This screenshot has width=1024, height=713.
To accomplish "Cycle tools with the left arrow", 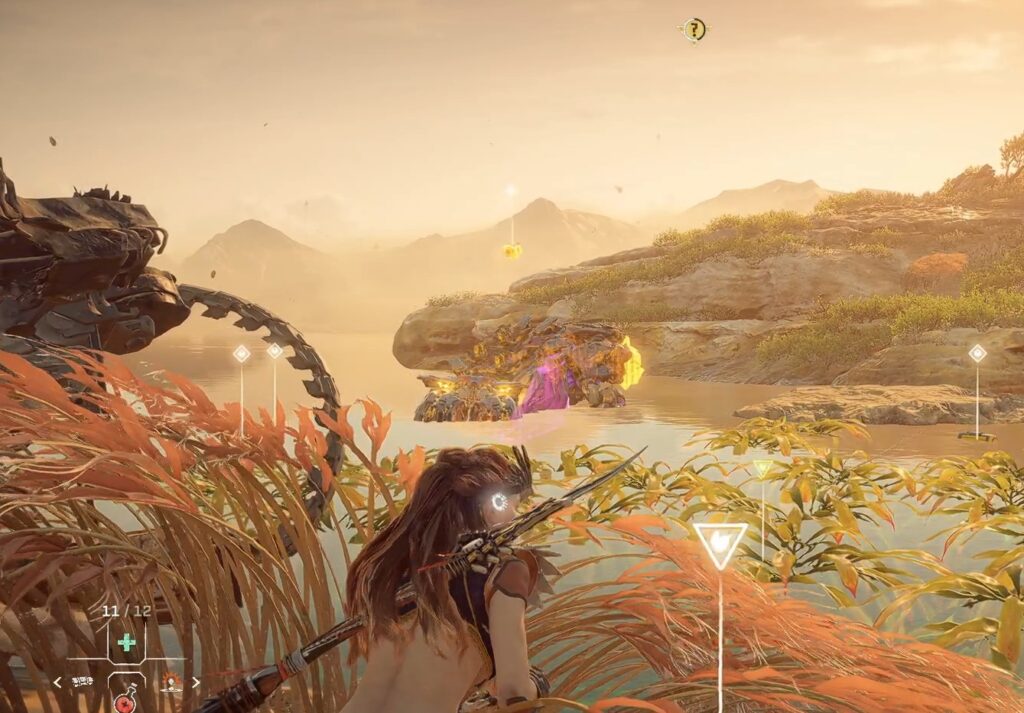I will [x=57, y=682].
